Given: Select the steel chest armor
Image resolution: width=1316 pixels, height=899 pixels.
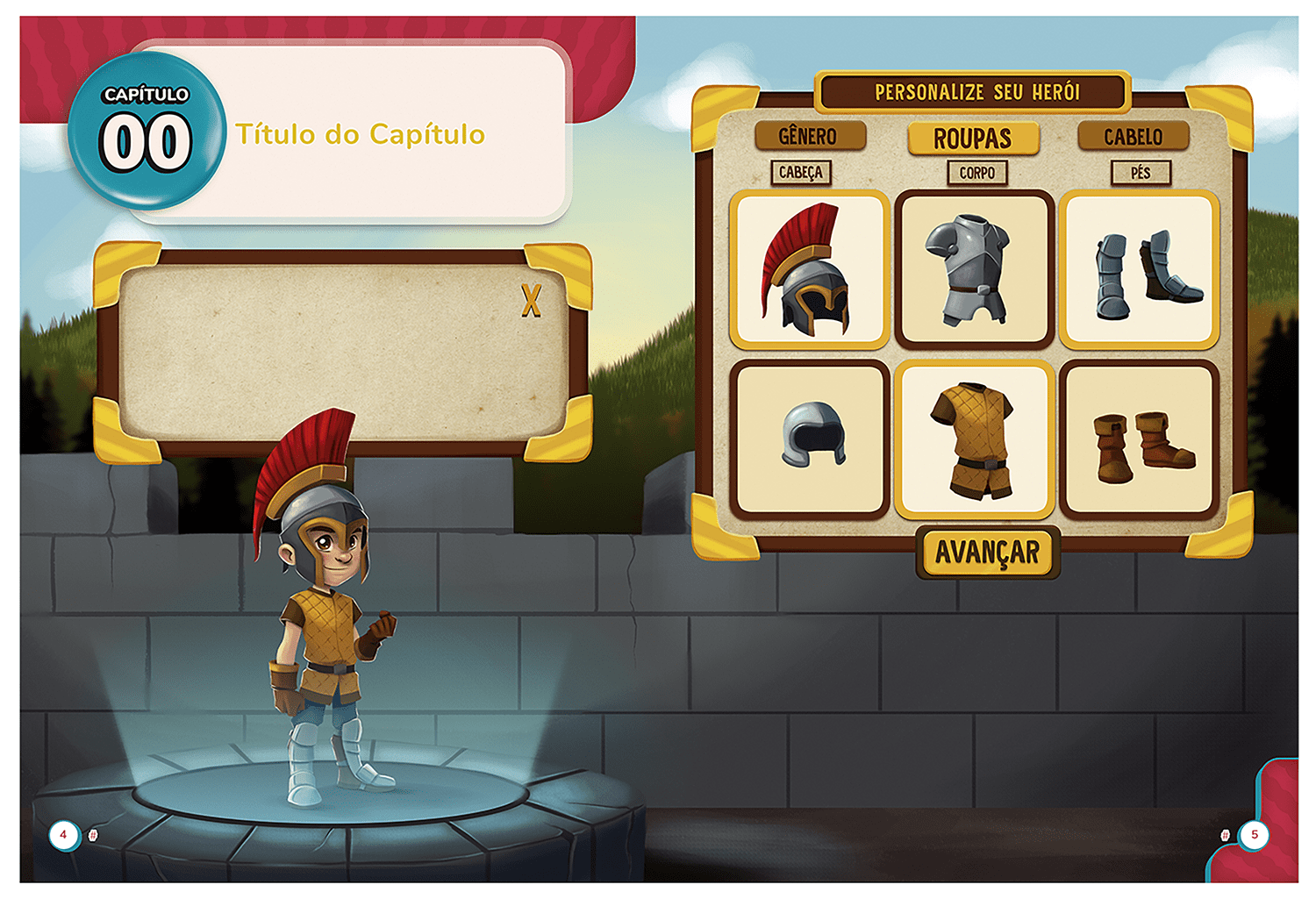Looking at the screenshot, I should coord(974,269).
